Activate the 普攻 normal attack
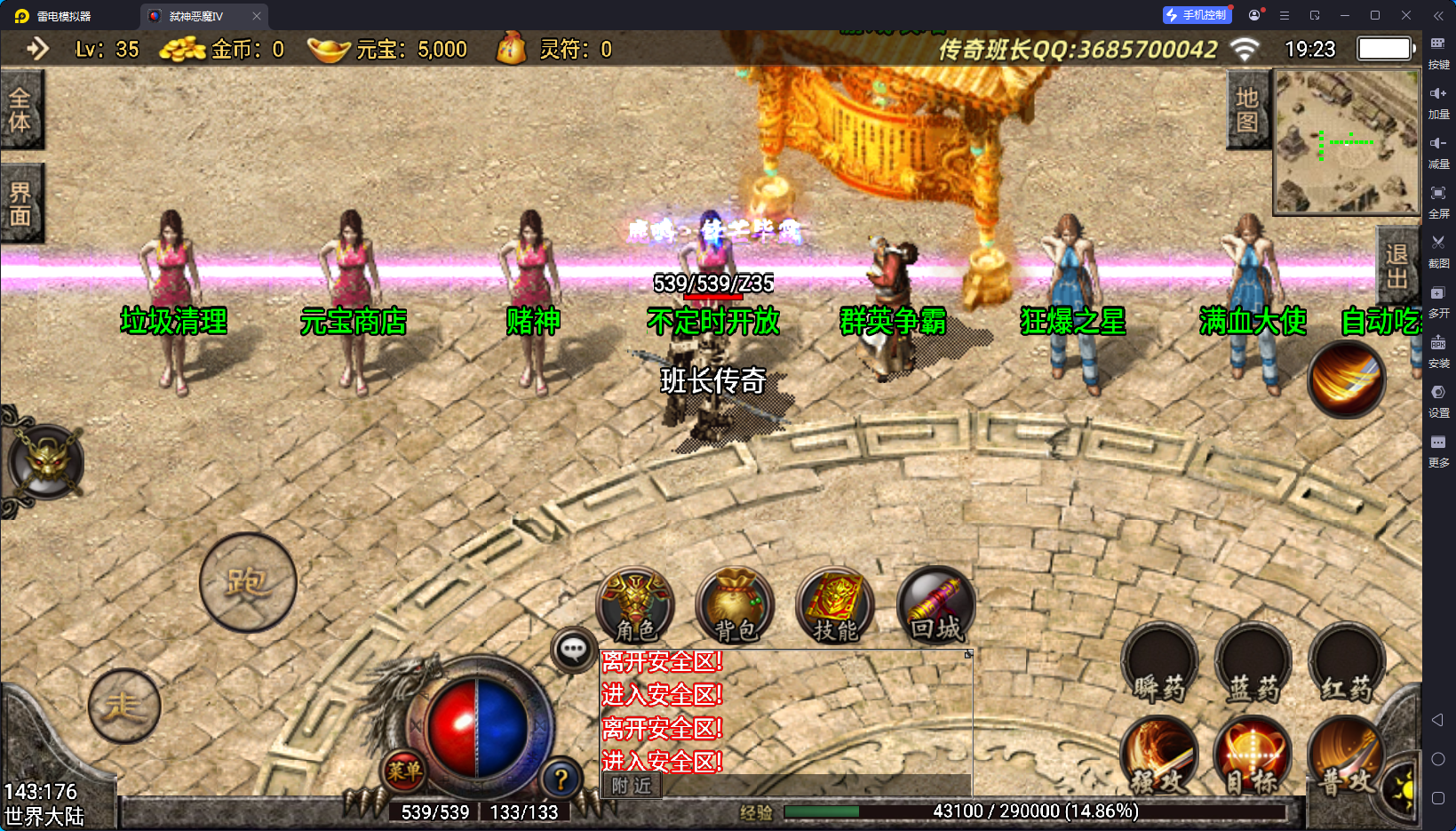This screenshot has width=1456, height=831. pos(1346,757)
